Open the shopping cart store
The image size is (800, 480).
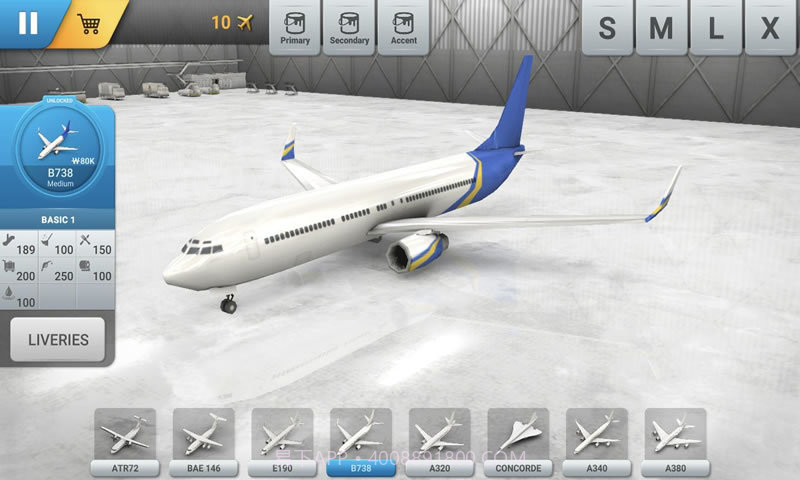pyautogui.click(x=90, y=24)
